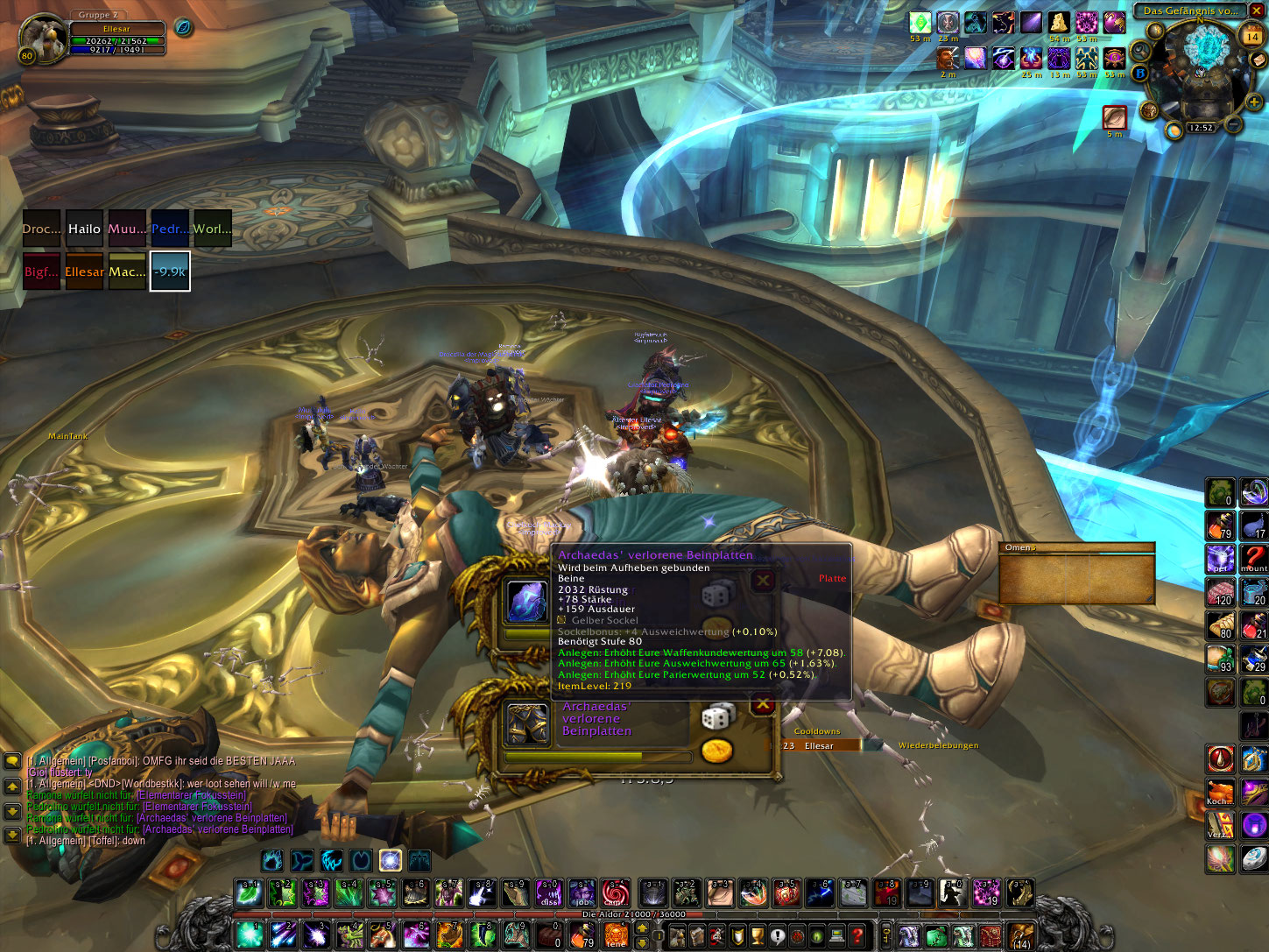Click the 12:52 clock under the minimap

(x=1201, y=128)
